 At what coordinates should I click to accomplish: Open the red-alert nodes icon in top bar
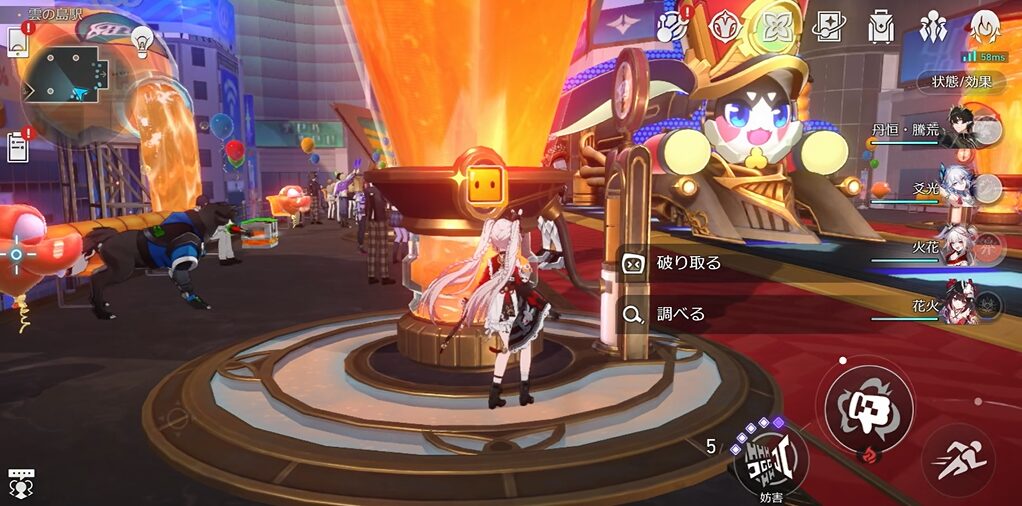coord(673,27)
